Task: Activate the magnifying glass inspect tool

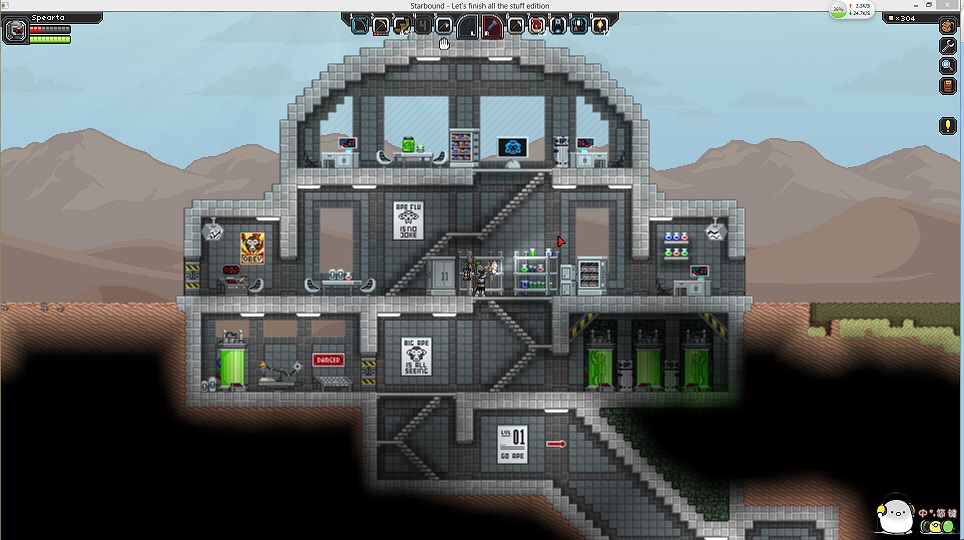Action: tap(947, 67)
